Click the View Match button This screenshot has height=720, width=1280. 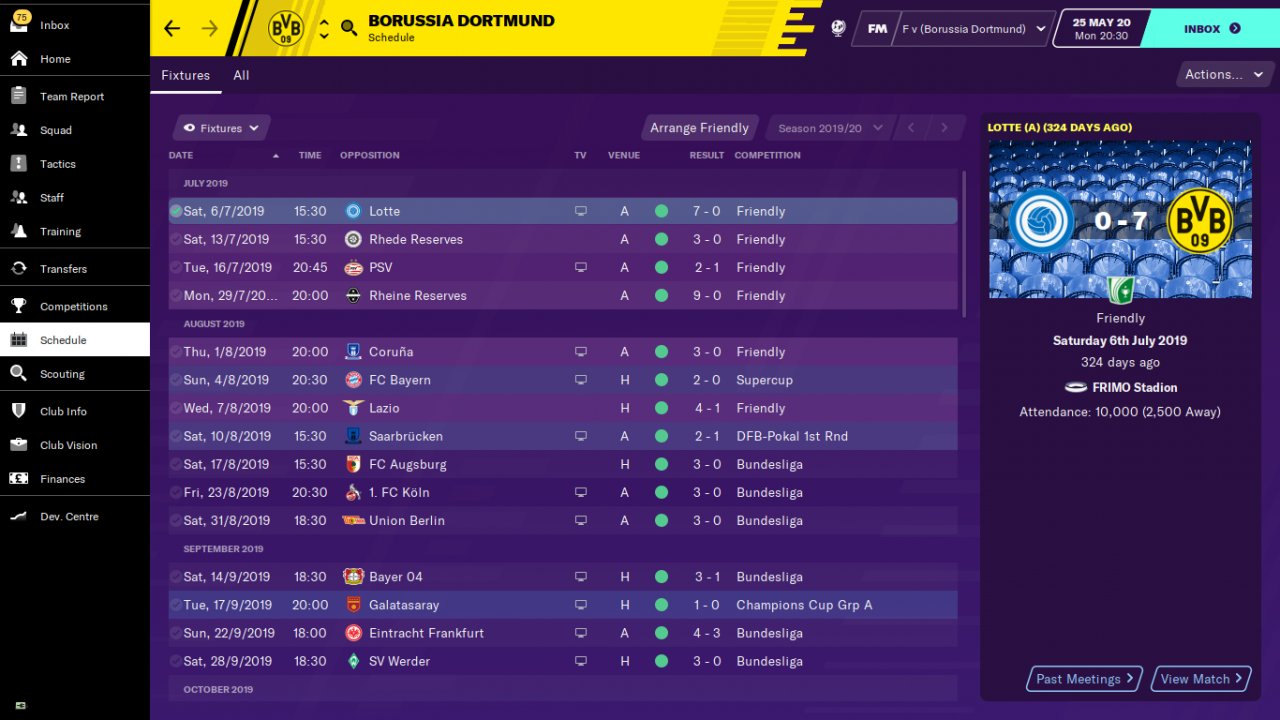click(1201, 679)
